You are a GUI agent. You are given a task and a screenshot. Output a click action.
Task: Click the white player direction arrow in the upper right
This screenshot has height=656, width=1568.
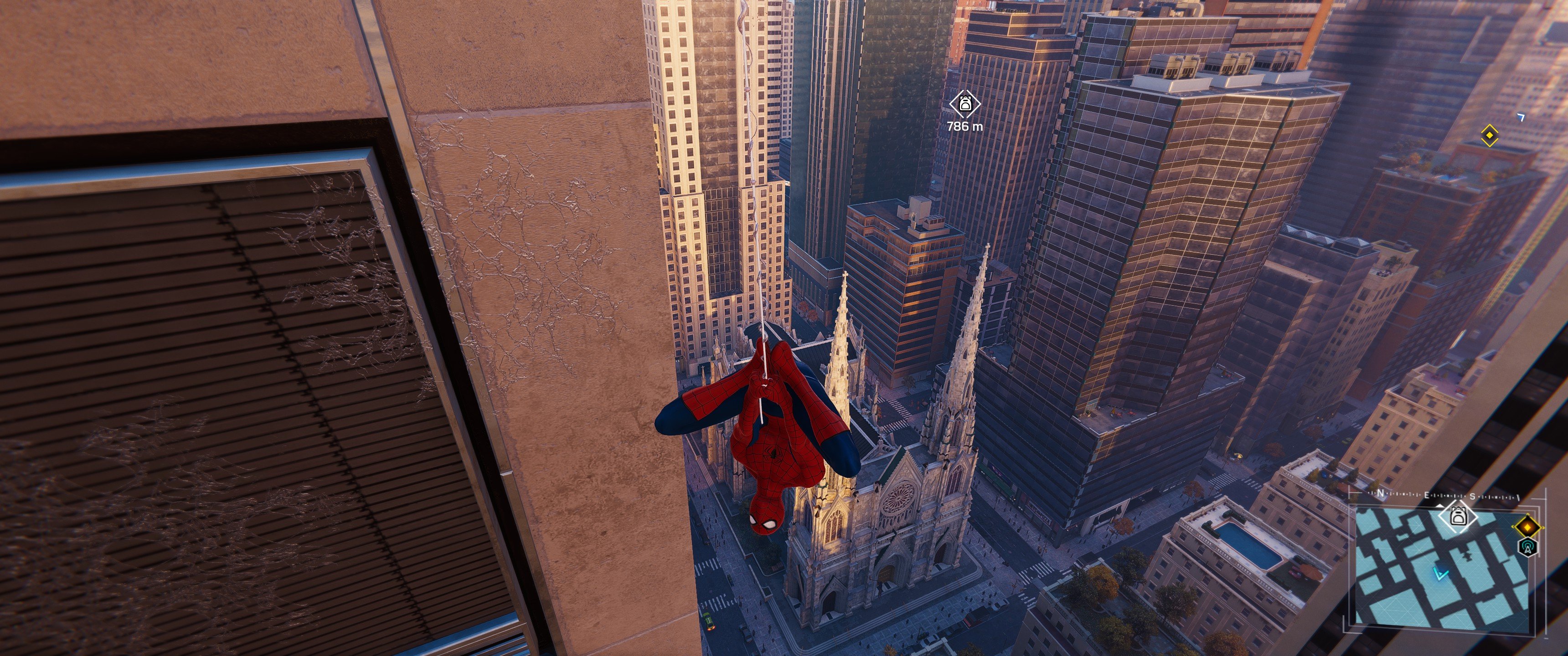click(x=1521, y=117)
